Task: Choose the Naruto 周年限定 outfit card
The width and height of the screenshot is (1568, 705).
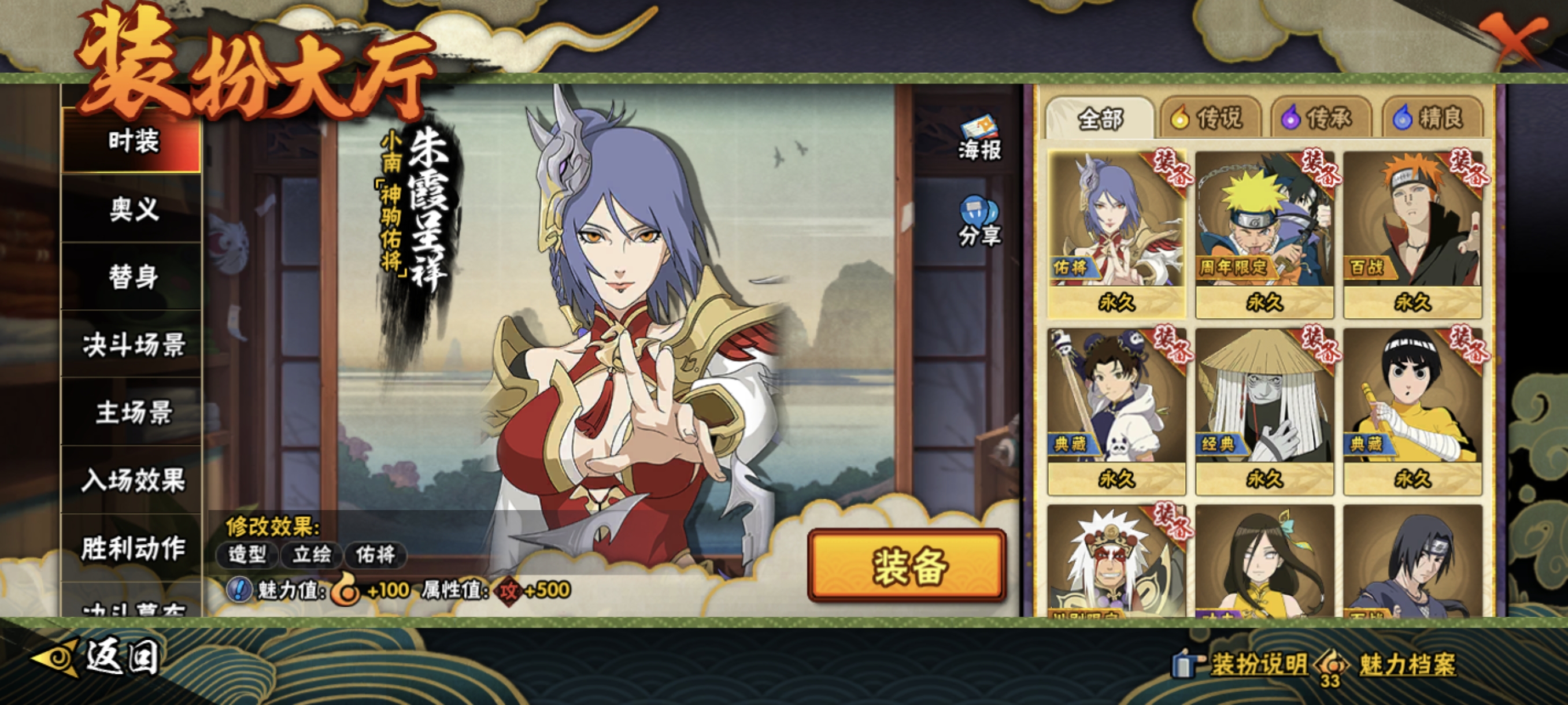Action: point(1264,234)
